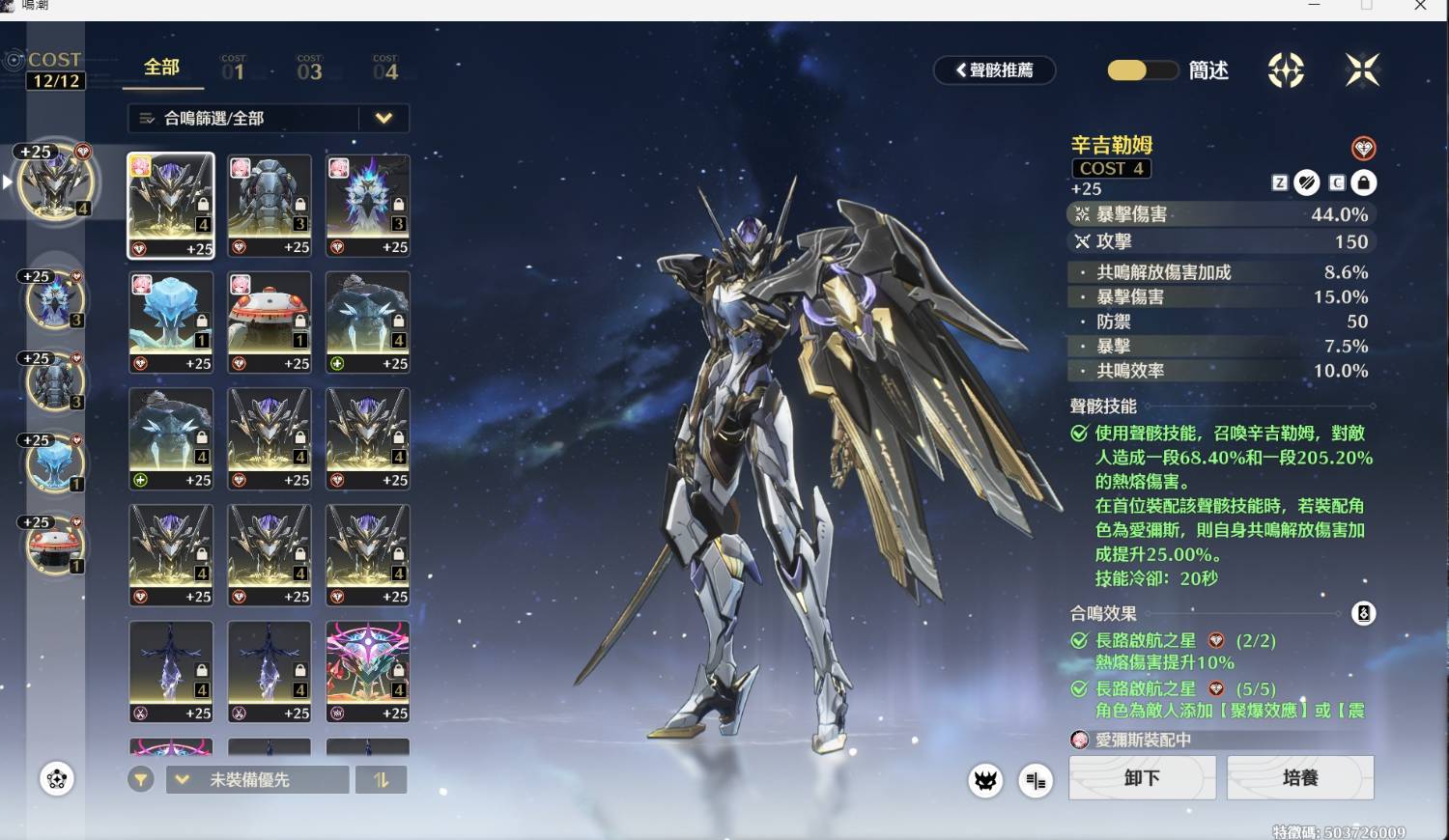Toggle the lock icon on echo details
The height and width of the screenshot is (840, 1449).
1363,182
